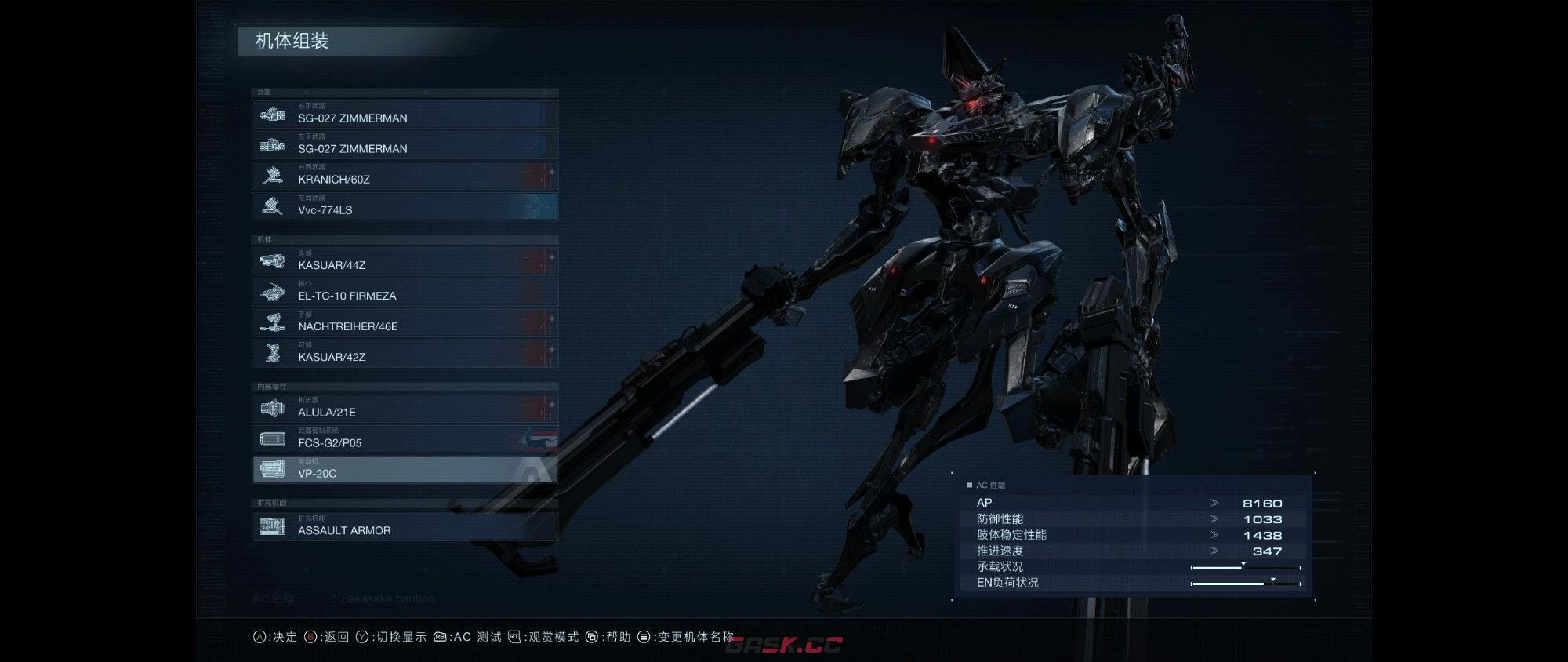Open the ALULA/21E booster slot
The image size is (1568, 662).
405,408
